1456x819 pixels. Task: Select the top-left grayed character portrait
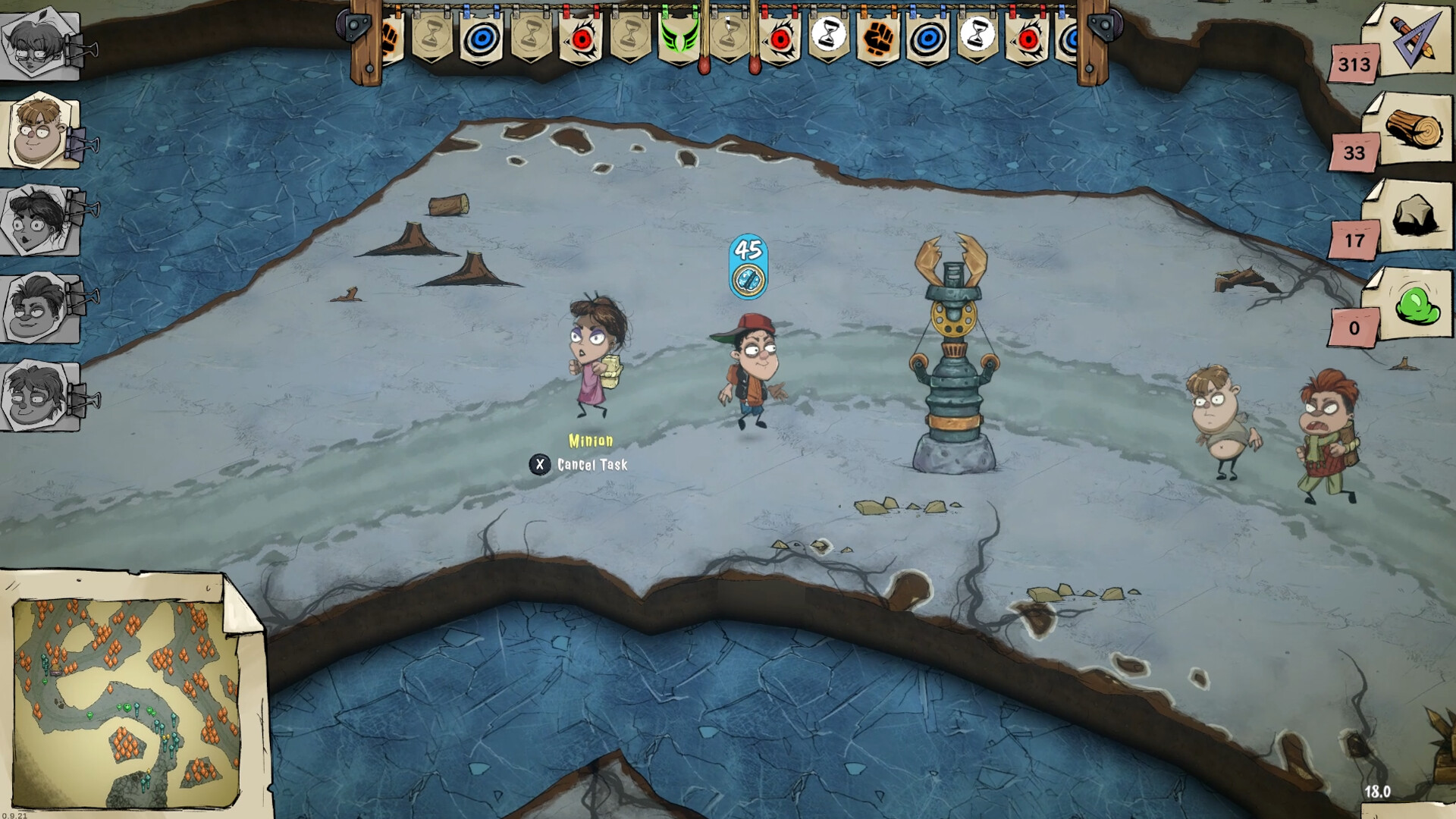[x=33, y=42]
